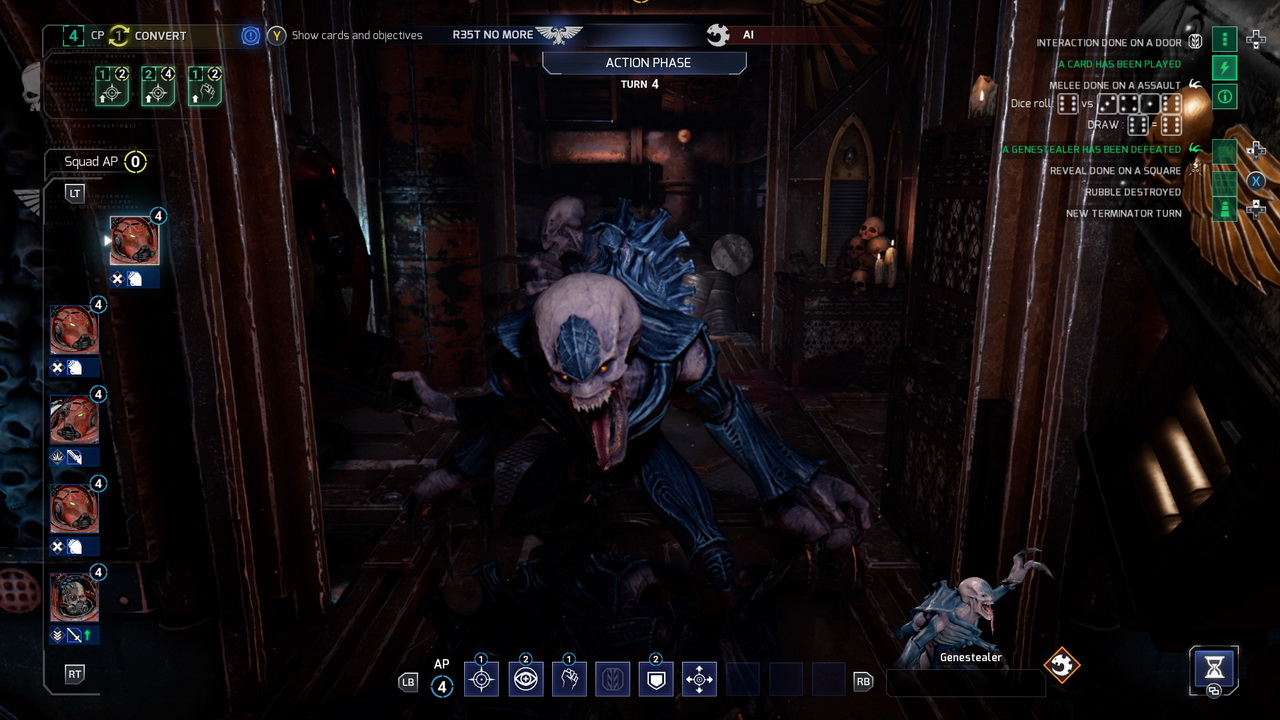Click the orange Genestealer faction emblem
The image size is (1280, 720).
coord(1062,664)
